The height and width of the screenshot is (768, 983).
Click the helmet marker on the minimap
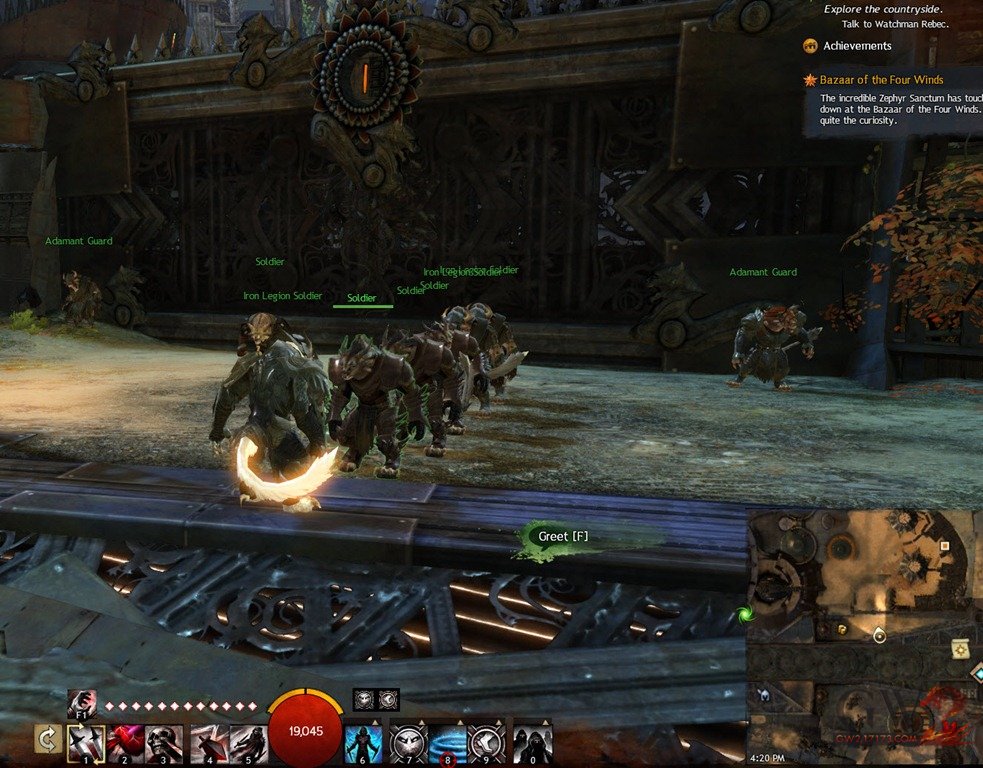764,694
